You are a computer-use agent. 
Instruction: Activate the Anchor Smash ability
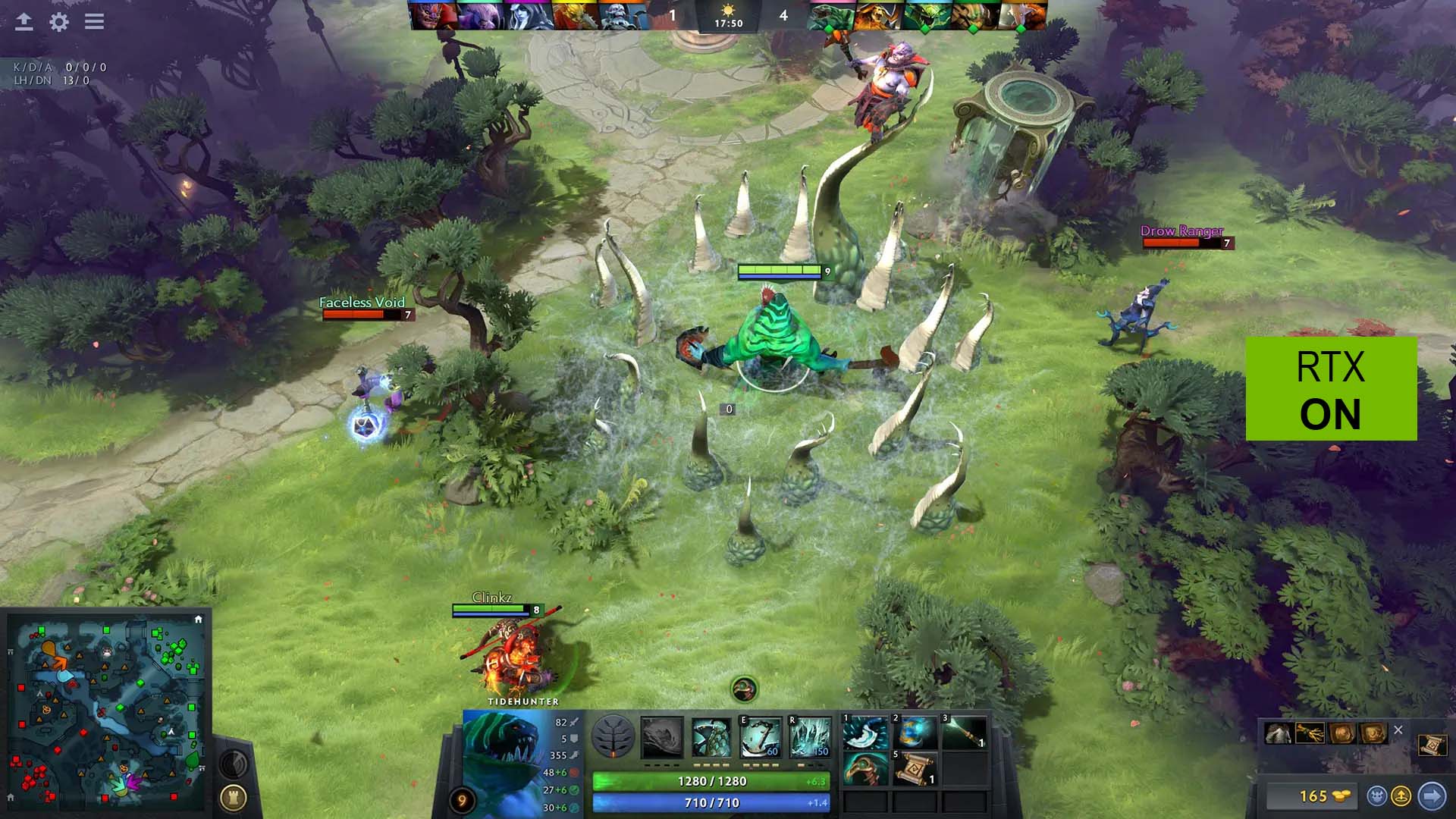(x=761, y=736)
